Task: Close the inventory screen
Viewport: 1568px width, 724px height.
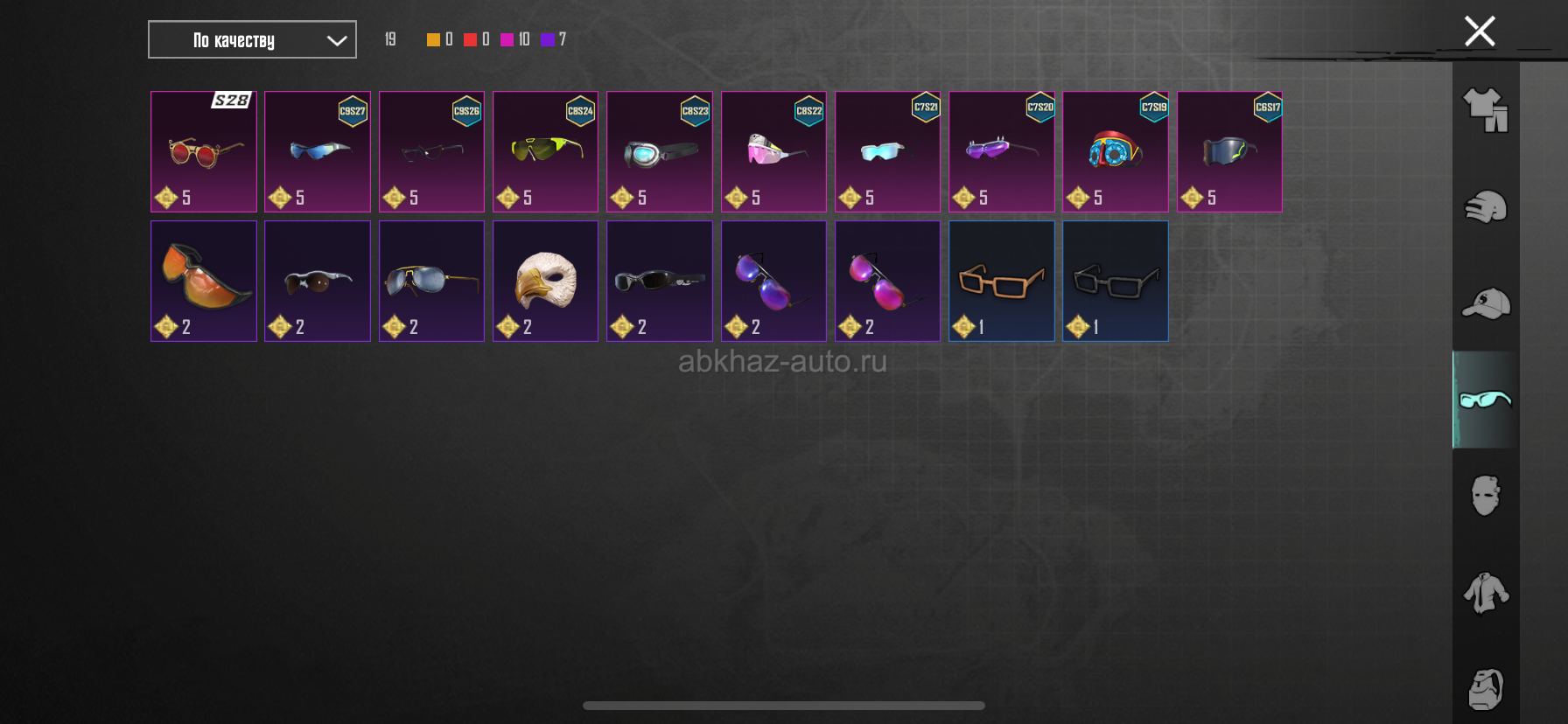Action: coord(1480,32)
